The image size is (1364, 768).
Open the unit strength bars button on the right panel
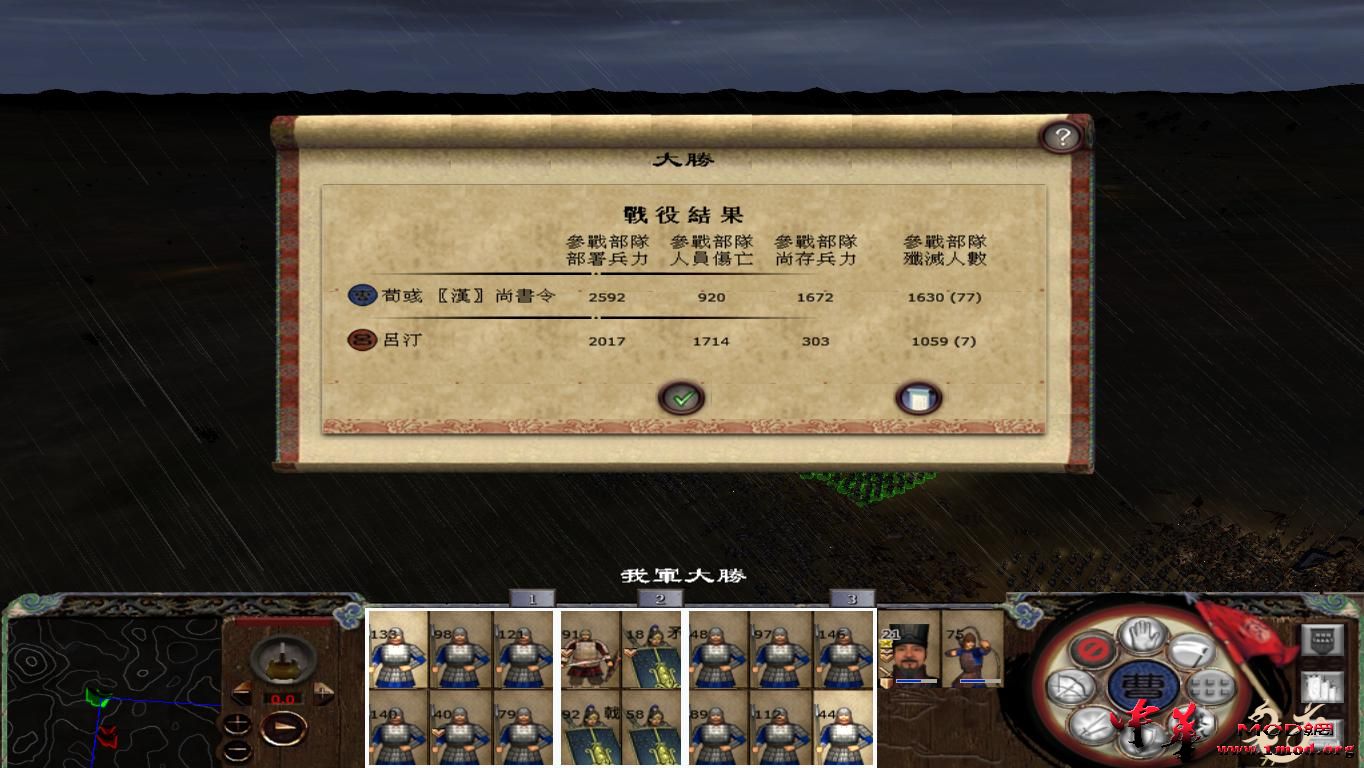(1322, 686)
